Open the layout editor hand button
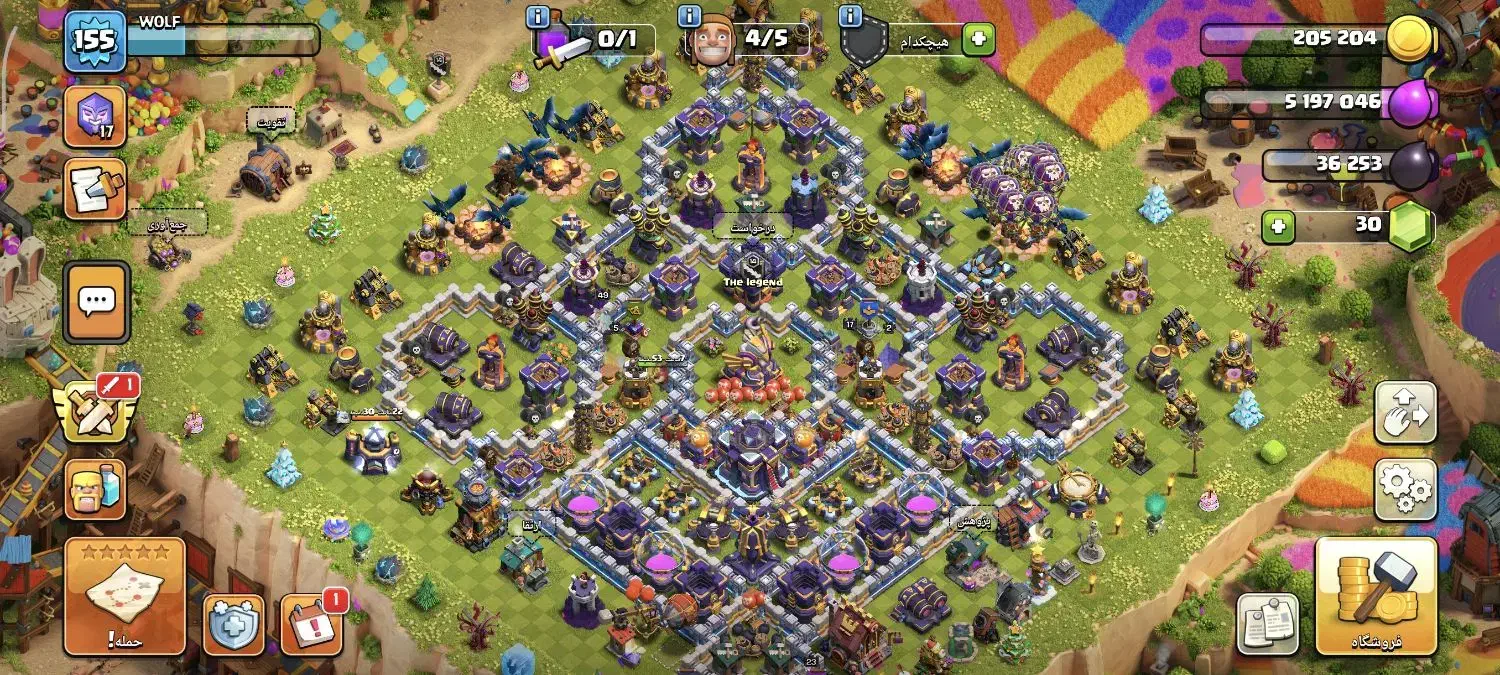1500x675 pixels. click(x=1406, y=412)
